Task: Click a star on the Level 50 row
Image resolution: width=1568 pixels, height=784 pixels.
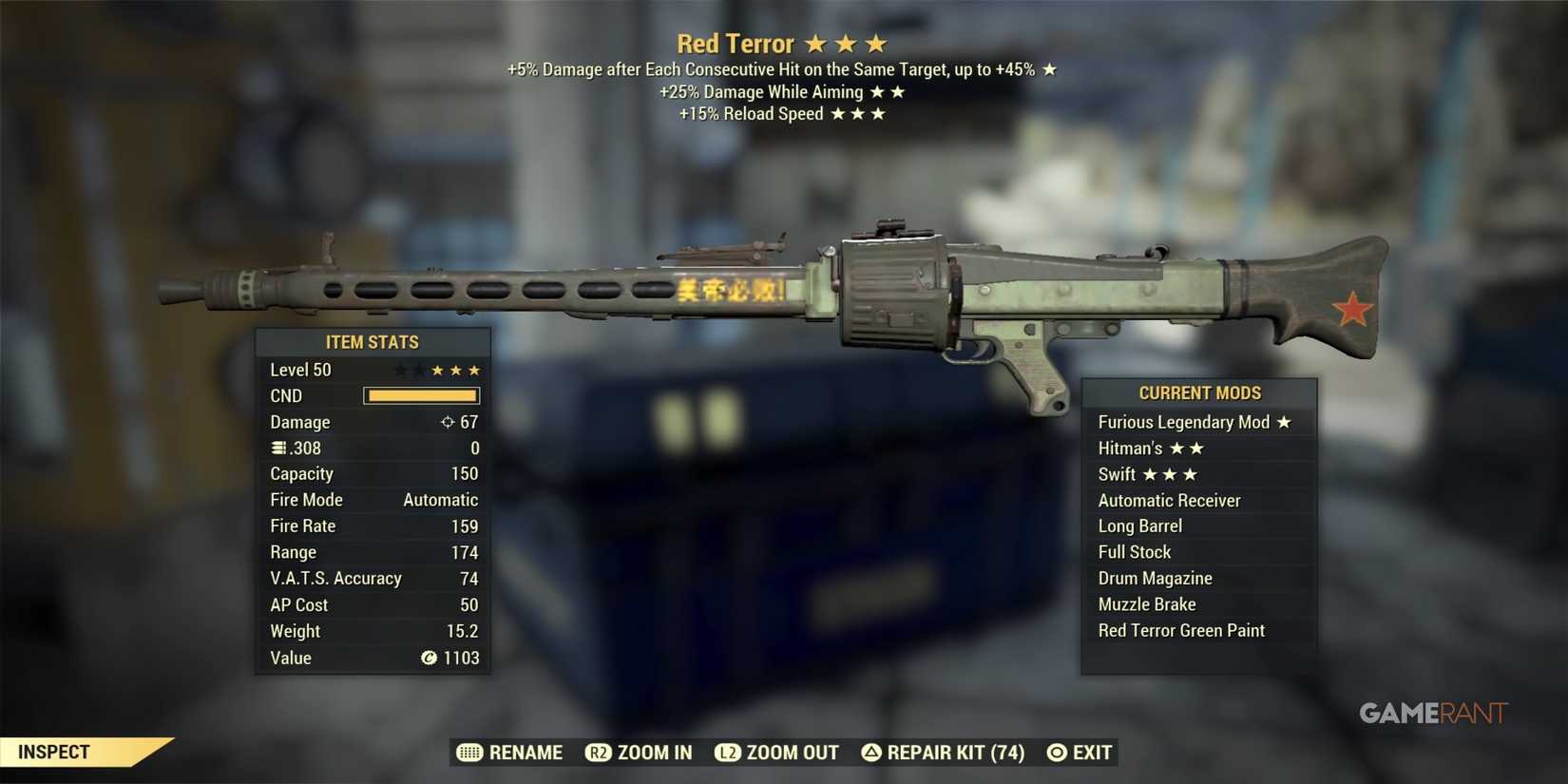Action: pos(454,370)
